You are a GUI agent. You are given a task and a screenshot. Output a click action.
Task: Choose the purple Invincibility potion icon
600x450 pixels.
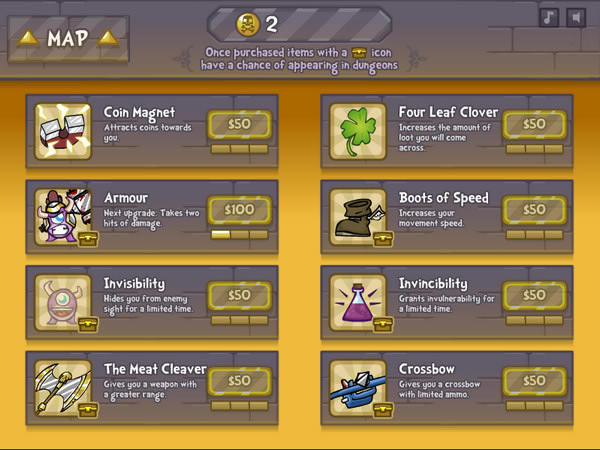point(358,301)
